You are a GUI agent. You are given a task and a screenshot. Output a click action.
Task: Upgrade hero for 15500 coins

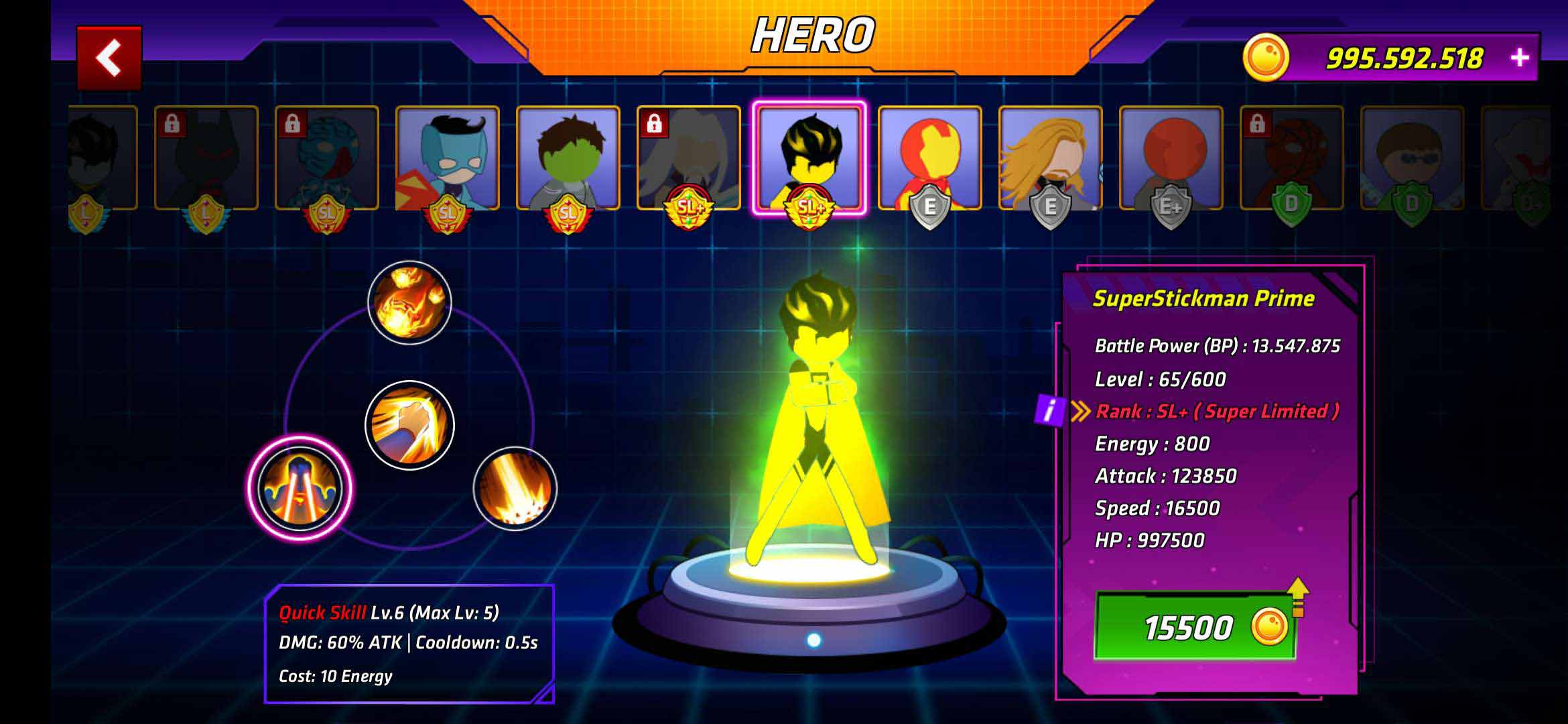(x=1195, y=627)
